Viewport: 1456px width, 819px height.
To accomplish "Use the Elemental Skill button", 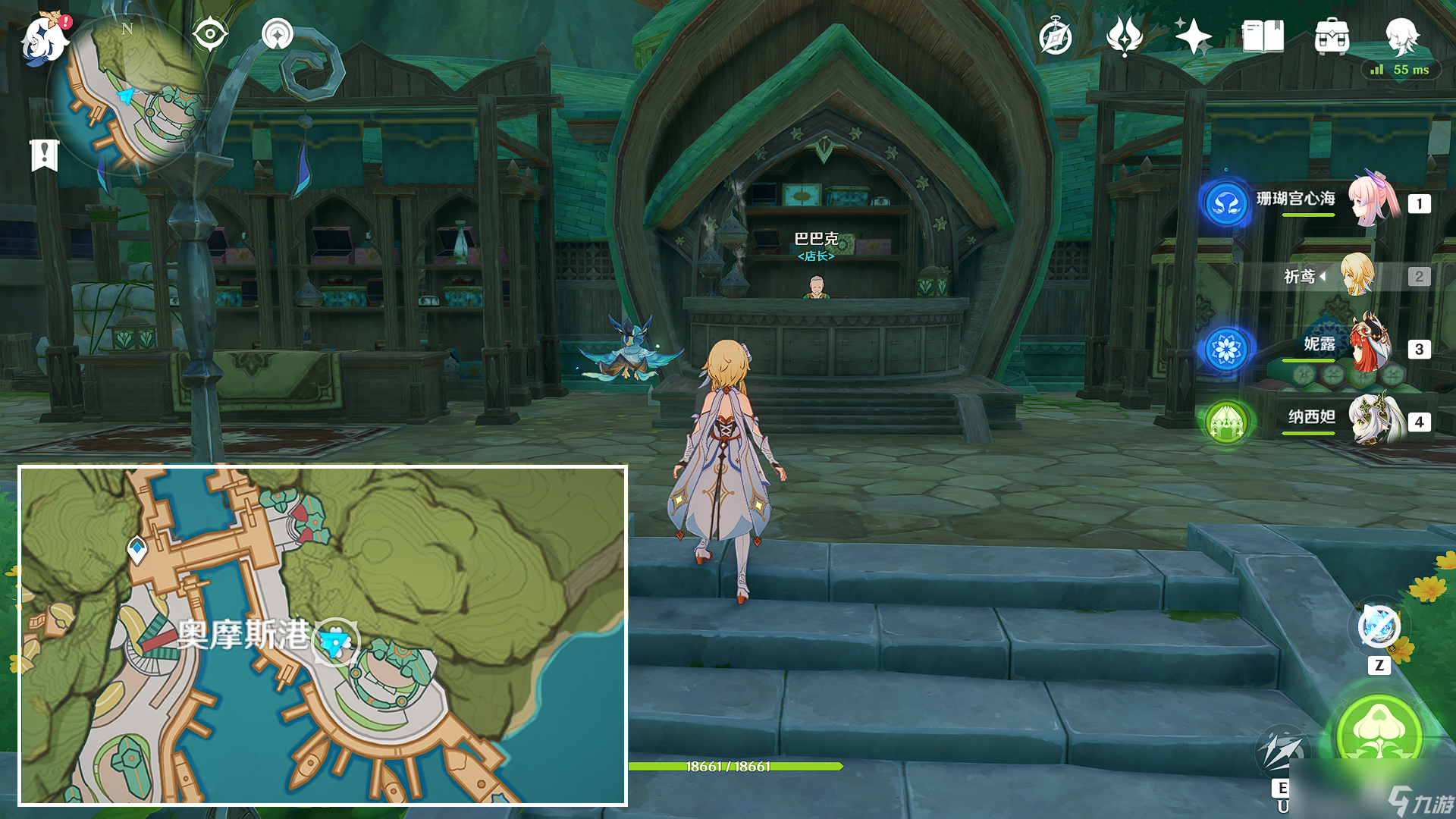I will 1282,751.
